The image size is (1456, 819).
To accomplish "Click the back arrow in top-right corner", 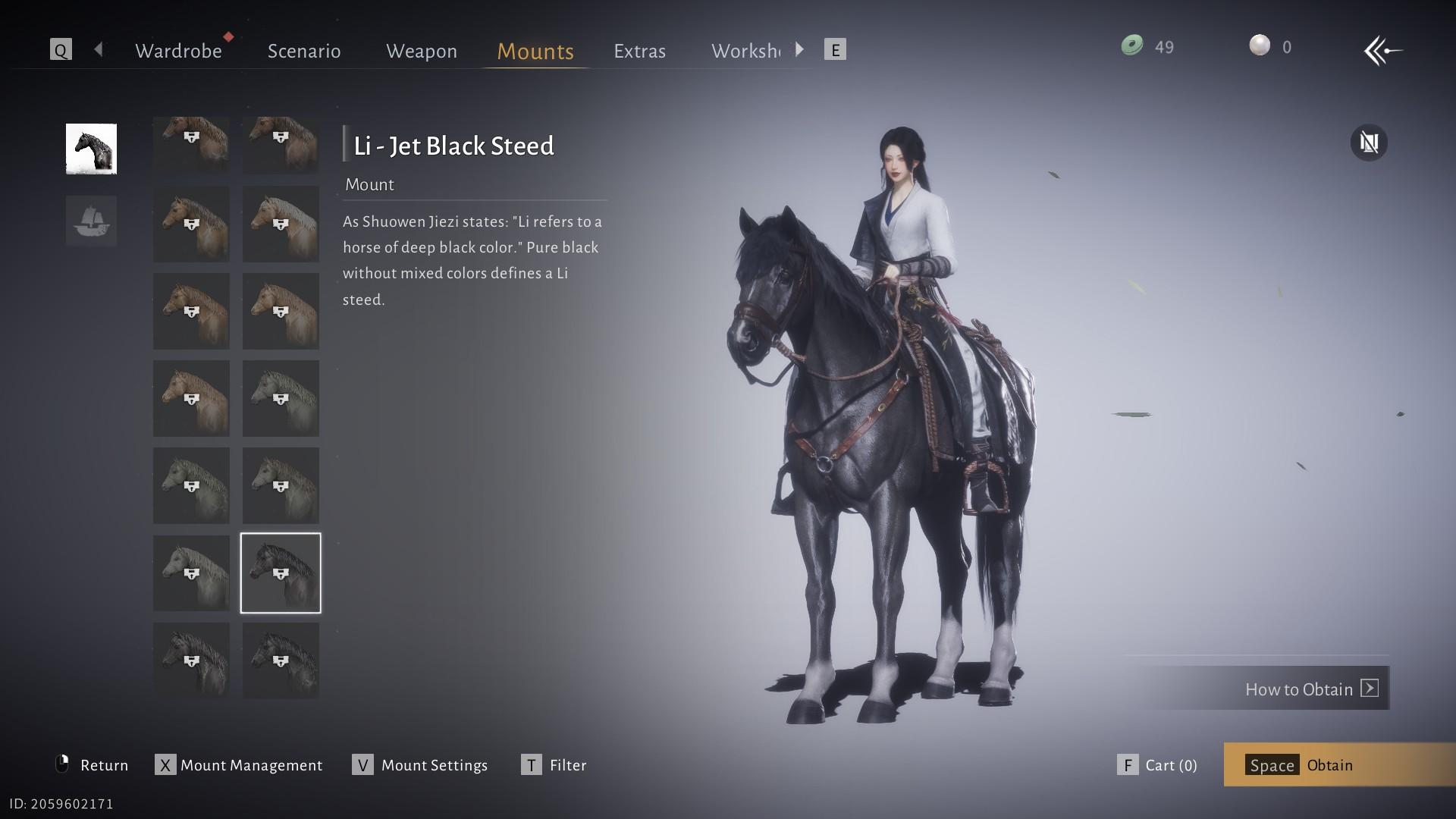I will coord(1382,51).
